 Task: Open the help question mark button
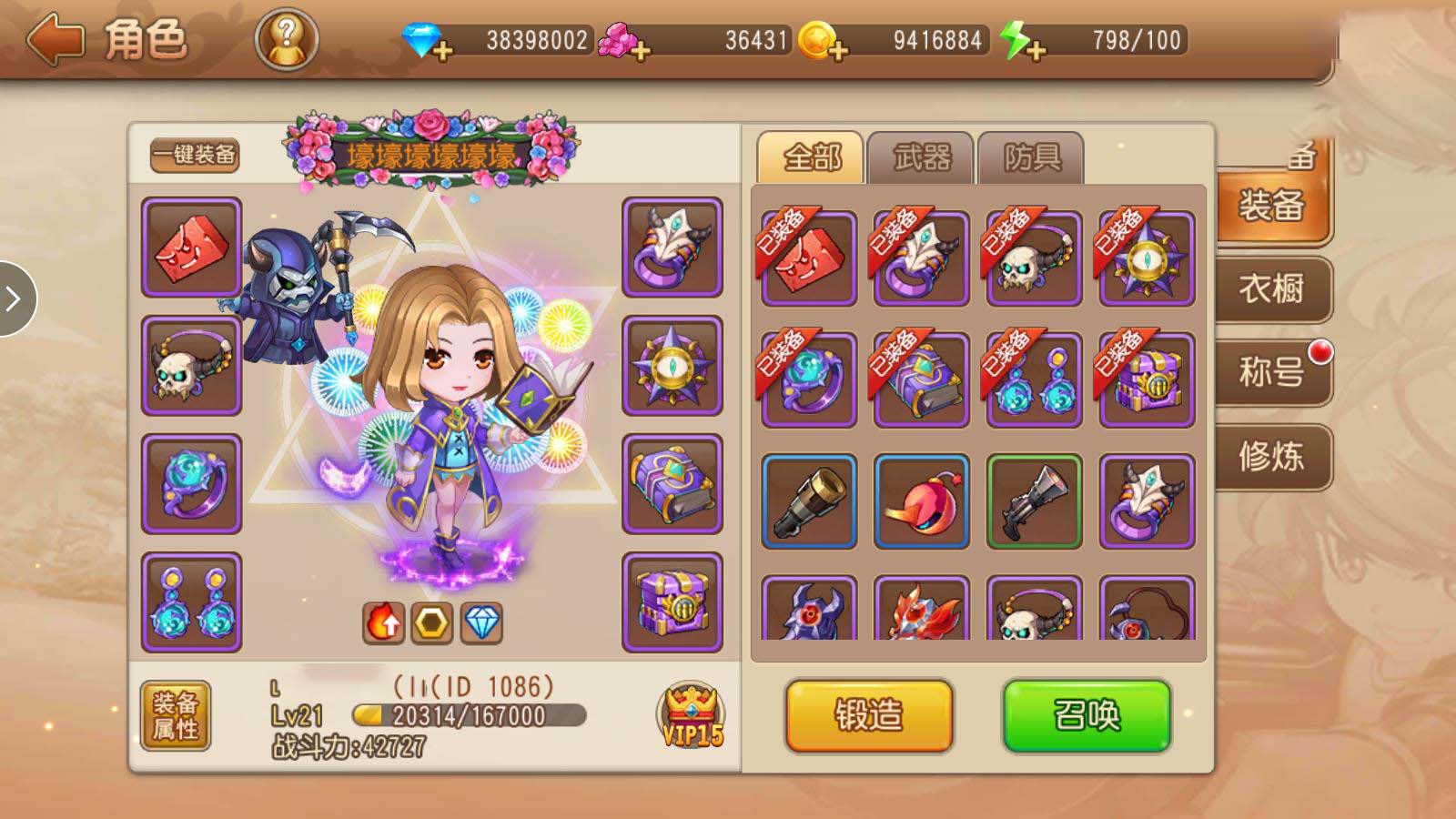click(286, 40)
